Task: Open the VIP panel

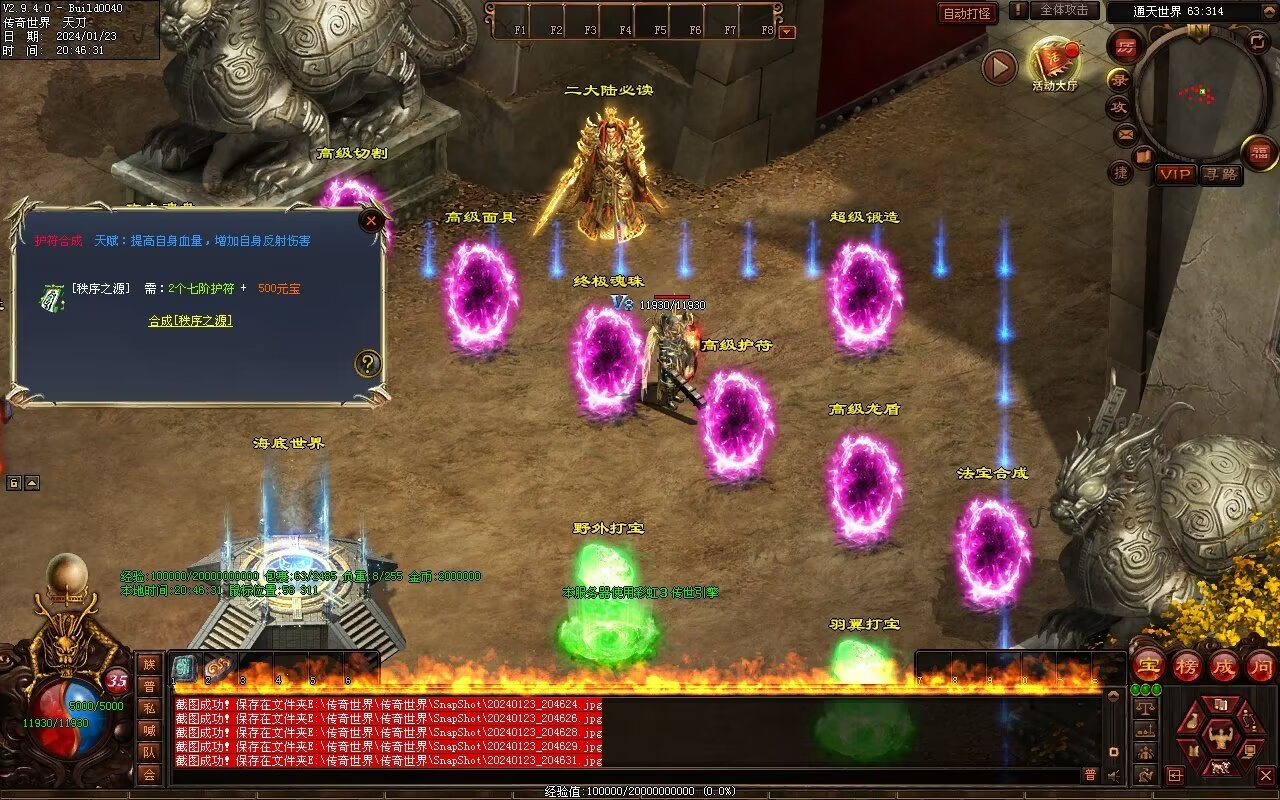Action: (x=1176, y=174)
